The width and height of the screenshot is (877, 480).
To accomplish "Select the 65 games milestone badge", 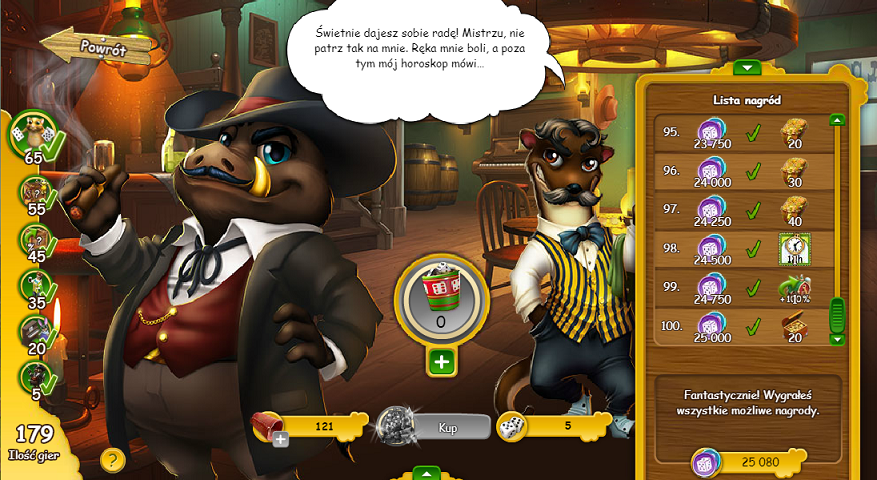I will coord(32,137).
